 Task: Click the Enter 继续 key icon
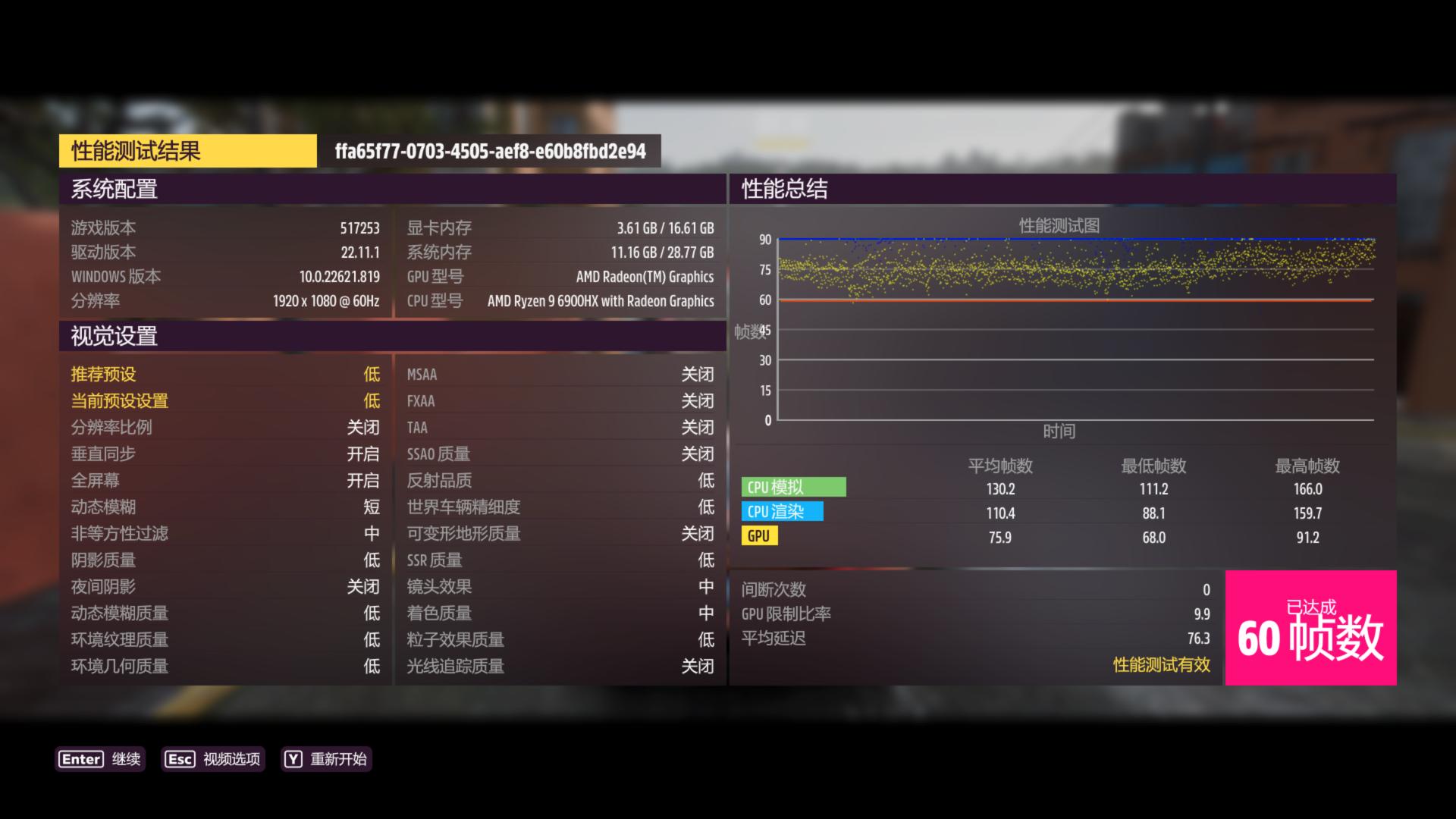click(x=80, y=759)
